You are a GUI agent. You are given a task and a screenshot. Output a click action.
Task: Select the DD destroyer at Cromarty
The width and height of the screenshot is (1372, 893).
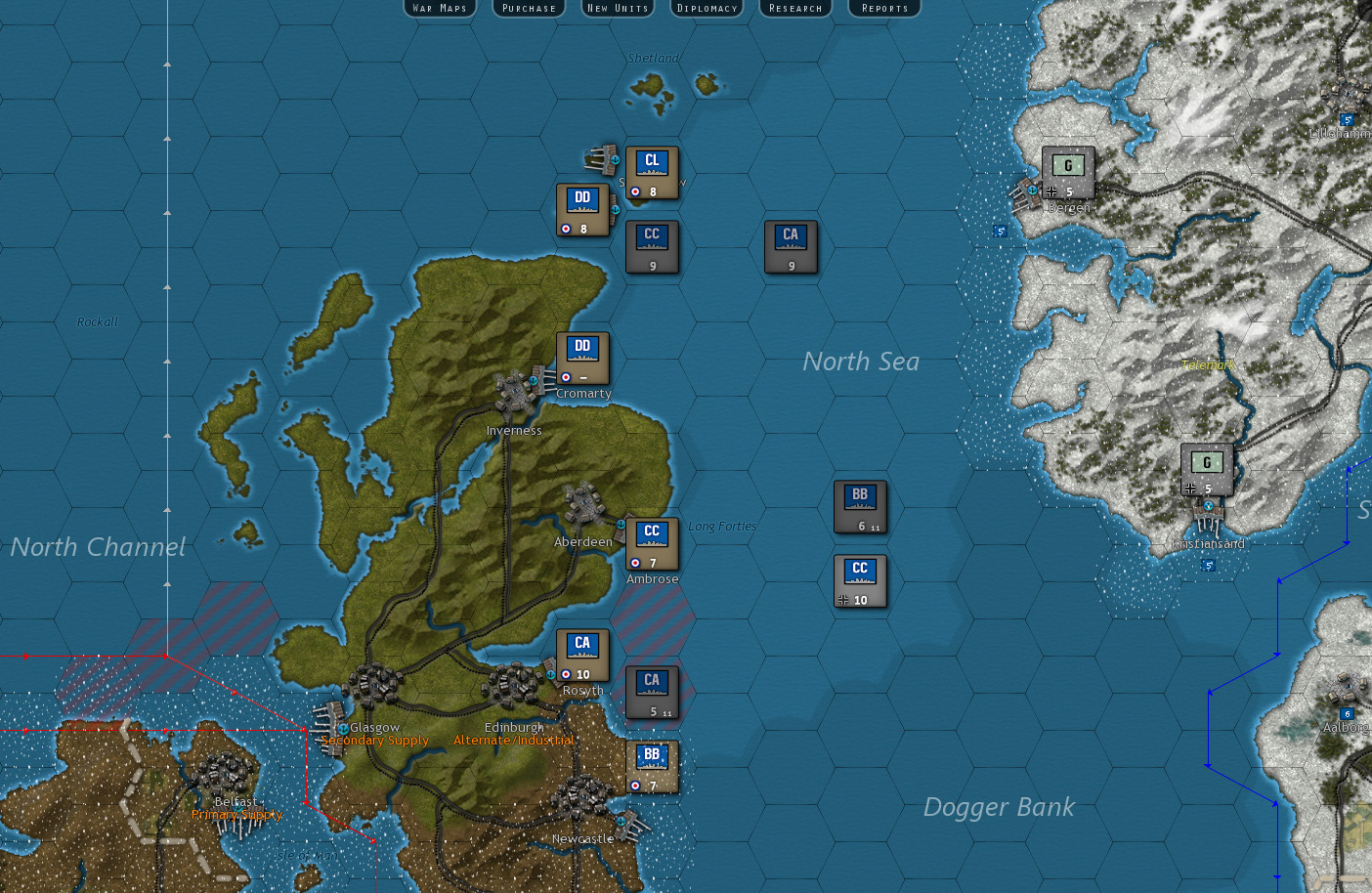coord(582,358)
